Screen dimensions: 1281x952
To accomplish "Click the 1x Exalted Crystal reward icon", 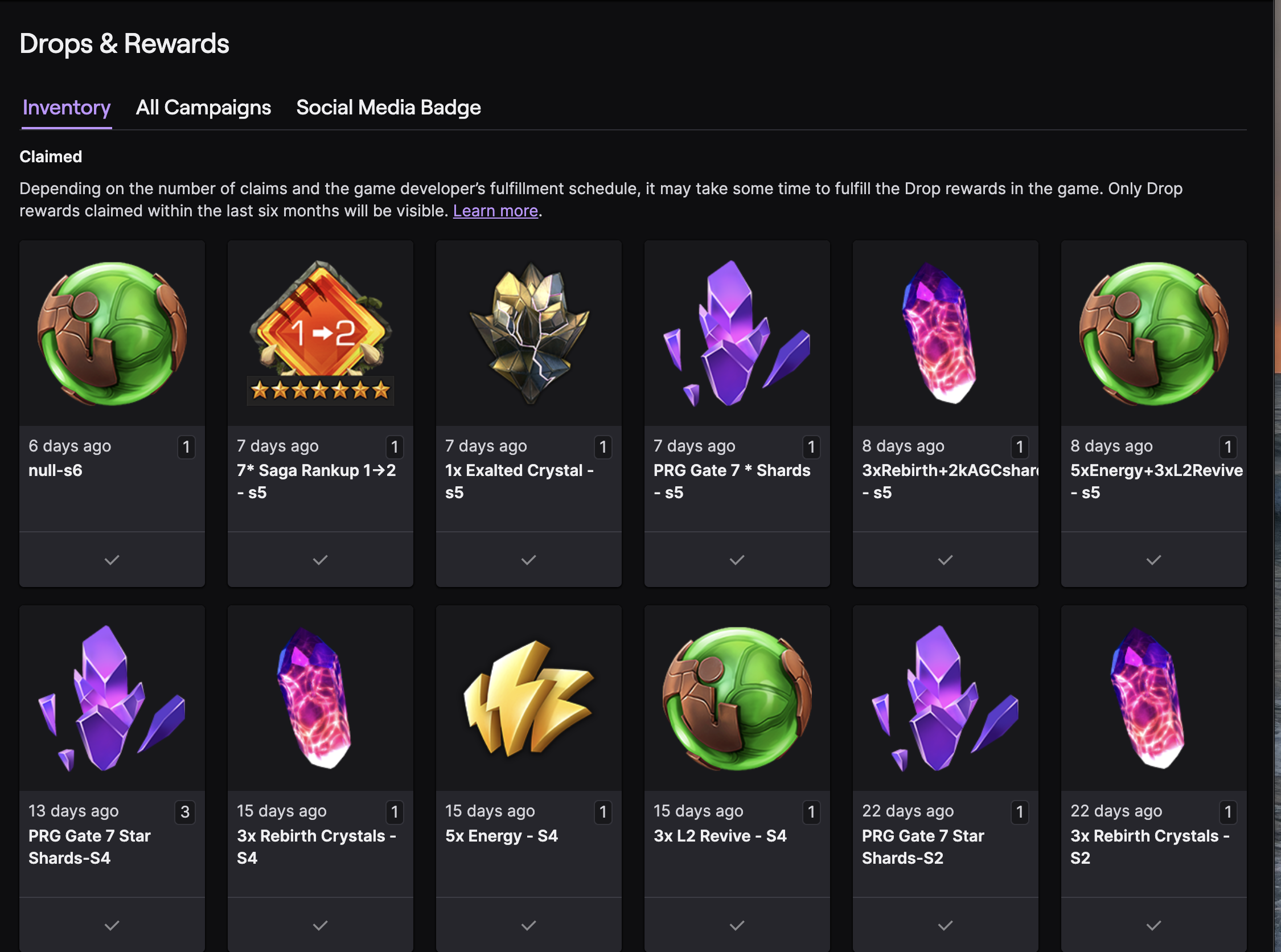I will [x=528, y=331].
